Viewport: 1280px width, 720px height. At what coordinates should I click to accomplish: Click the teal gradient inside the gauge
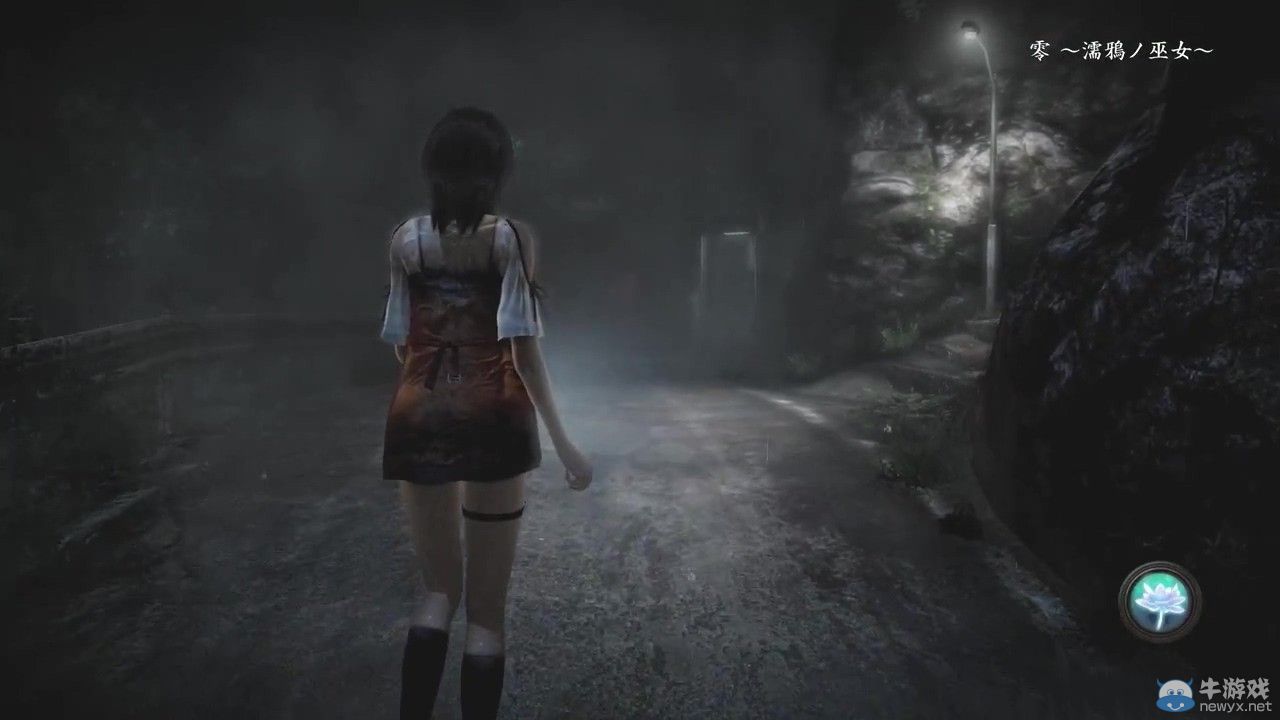point(1150,580)
